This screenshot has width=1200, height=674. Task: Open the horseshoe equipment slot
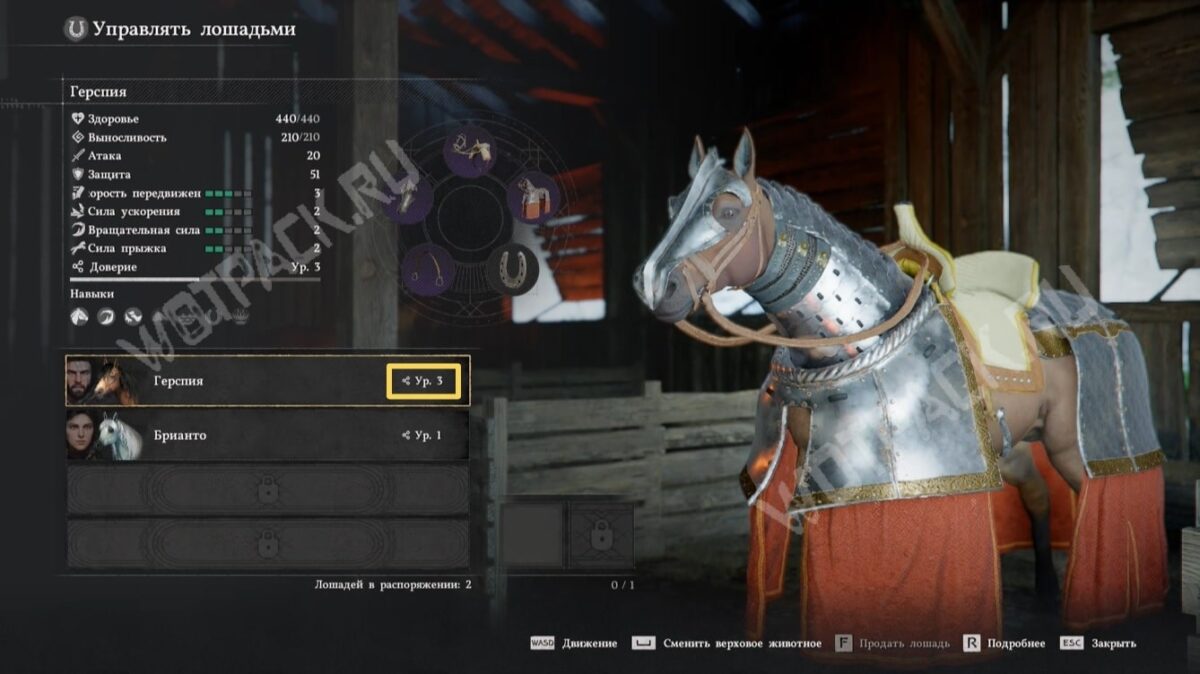pyautogui.click(x=513, y=269)
